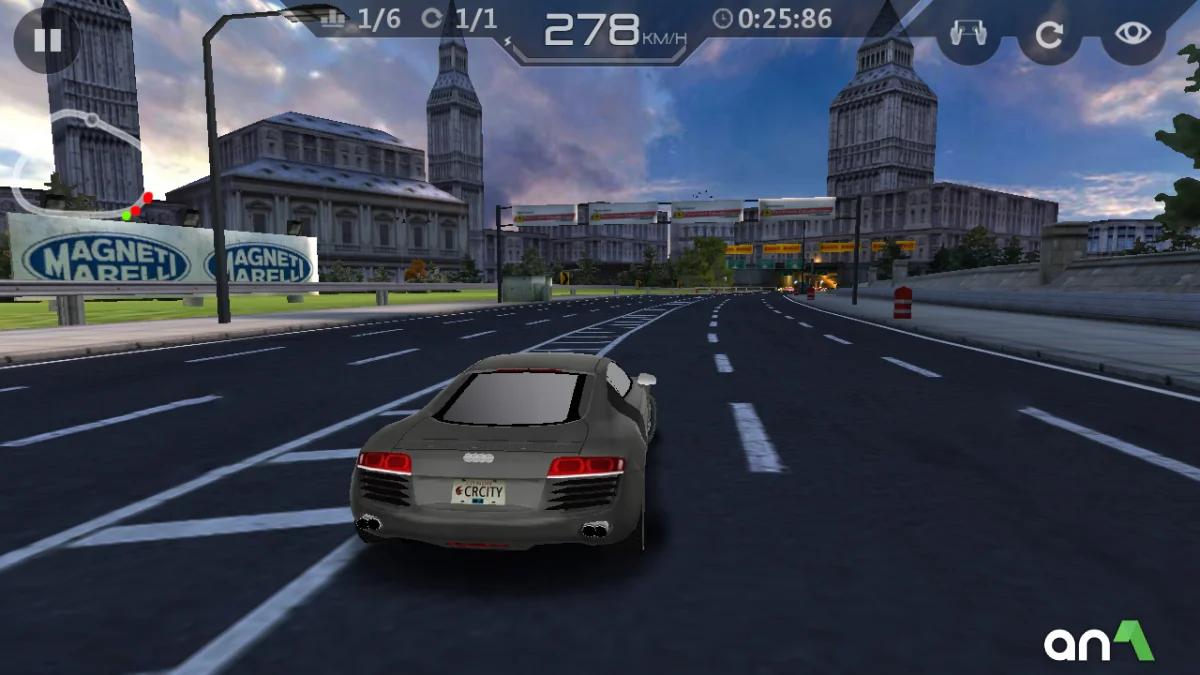Tap the circular arrow reset button
This screenshot has width=1200, height=675.
coord(1049,35)
